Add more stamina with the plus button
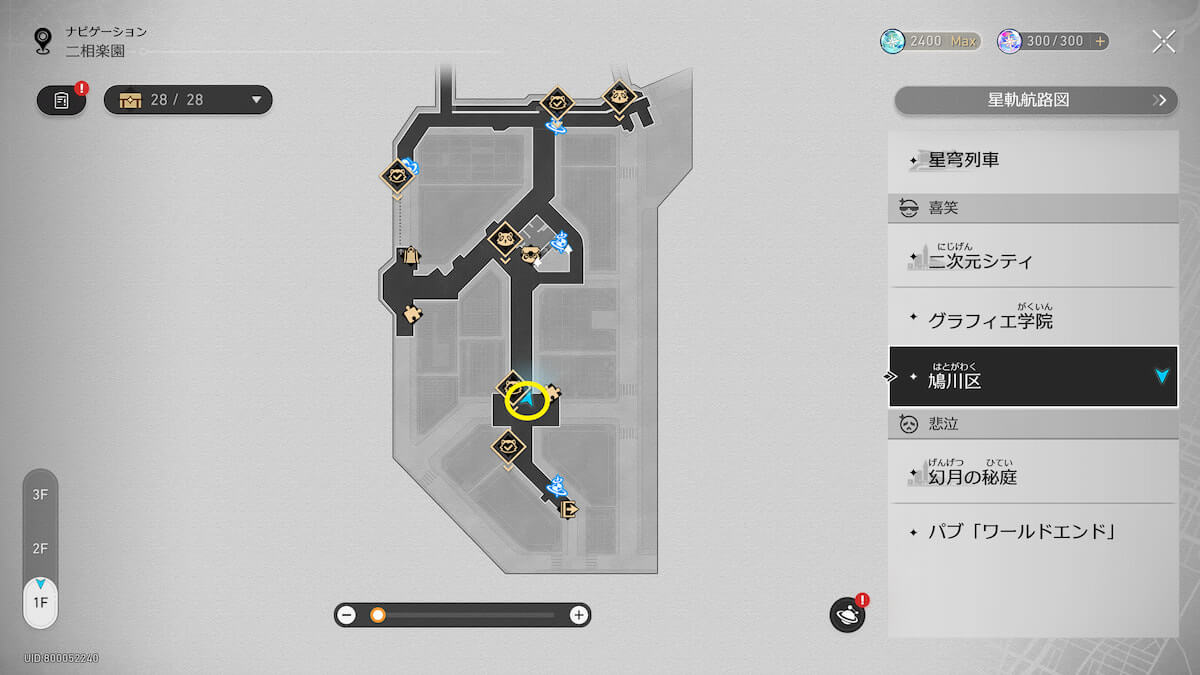 click(1100, 41)
